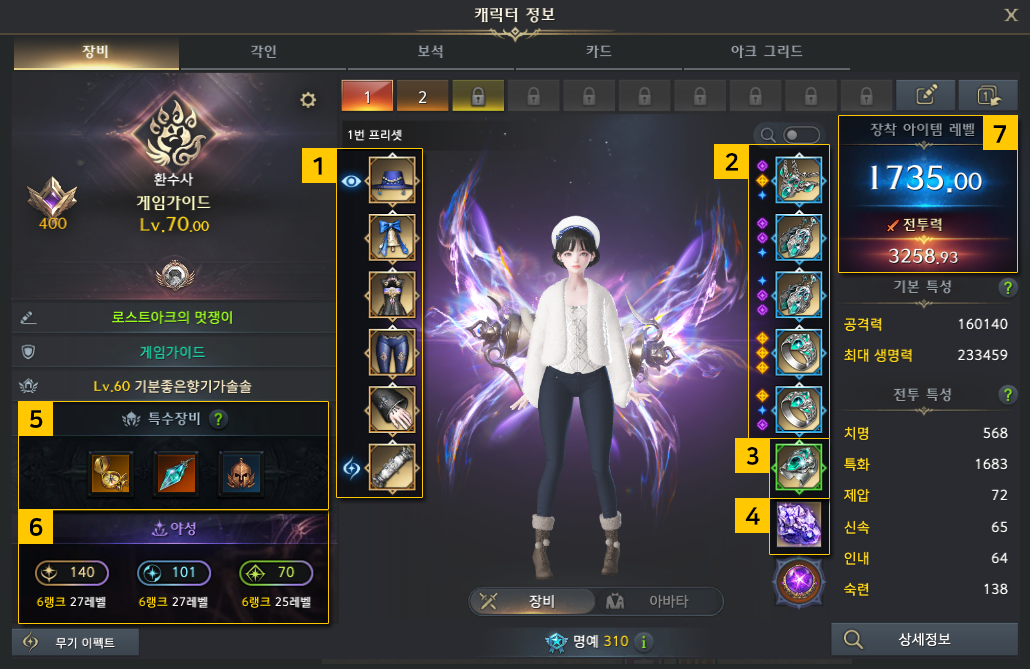1030x669 pixels.
Task: Switch to the 아바타 view
Action: click(665, 601)
